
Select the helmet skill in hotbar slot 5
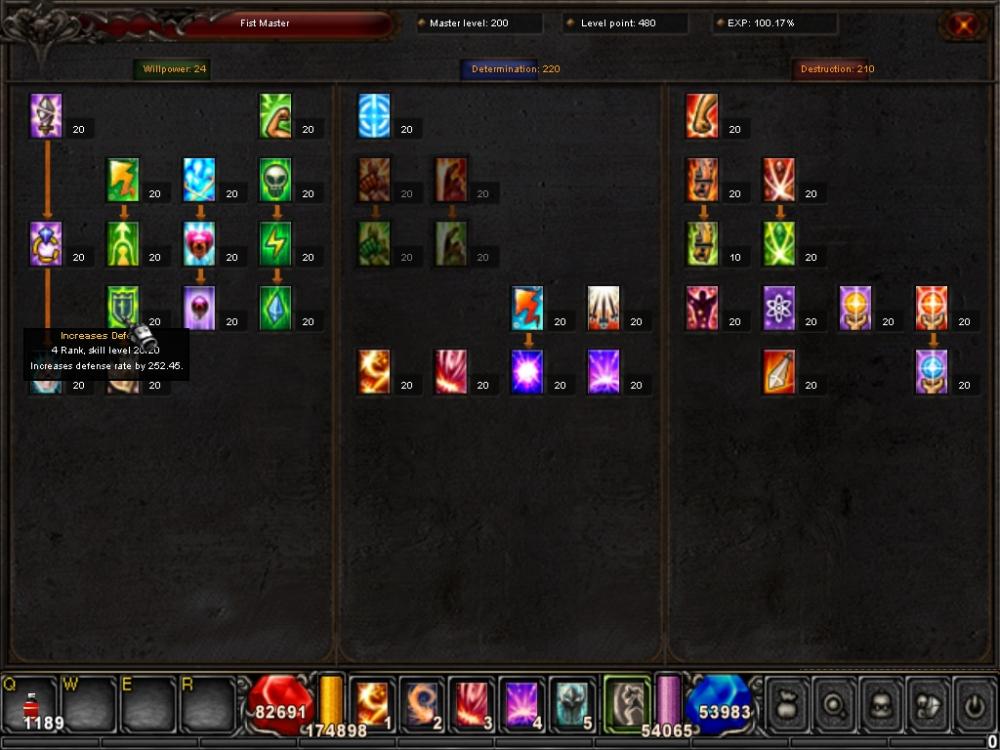click(574, 703)
